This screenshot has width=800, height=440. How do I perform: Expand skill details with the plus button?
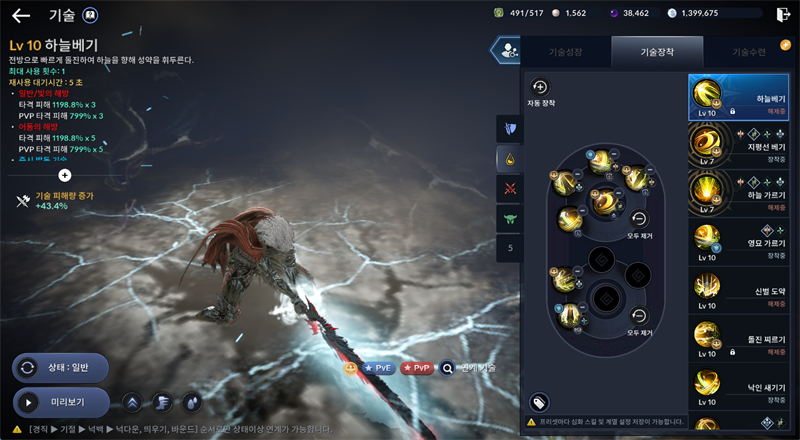pos(65,174)
